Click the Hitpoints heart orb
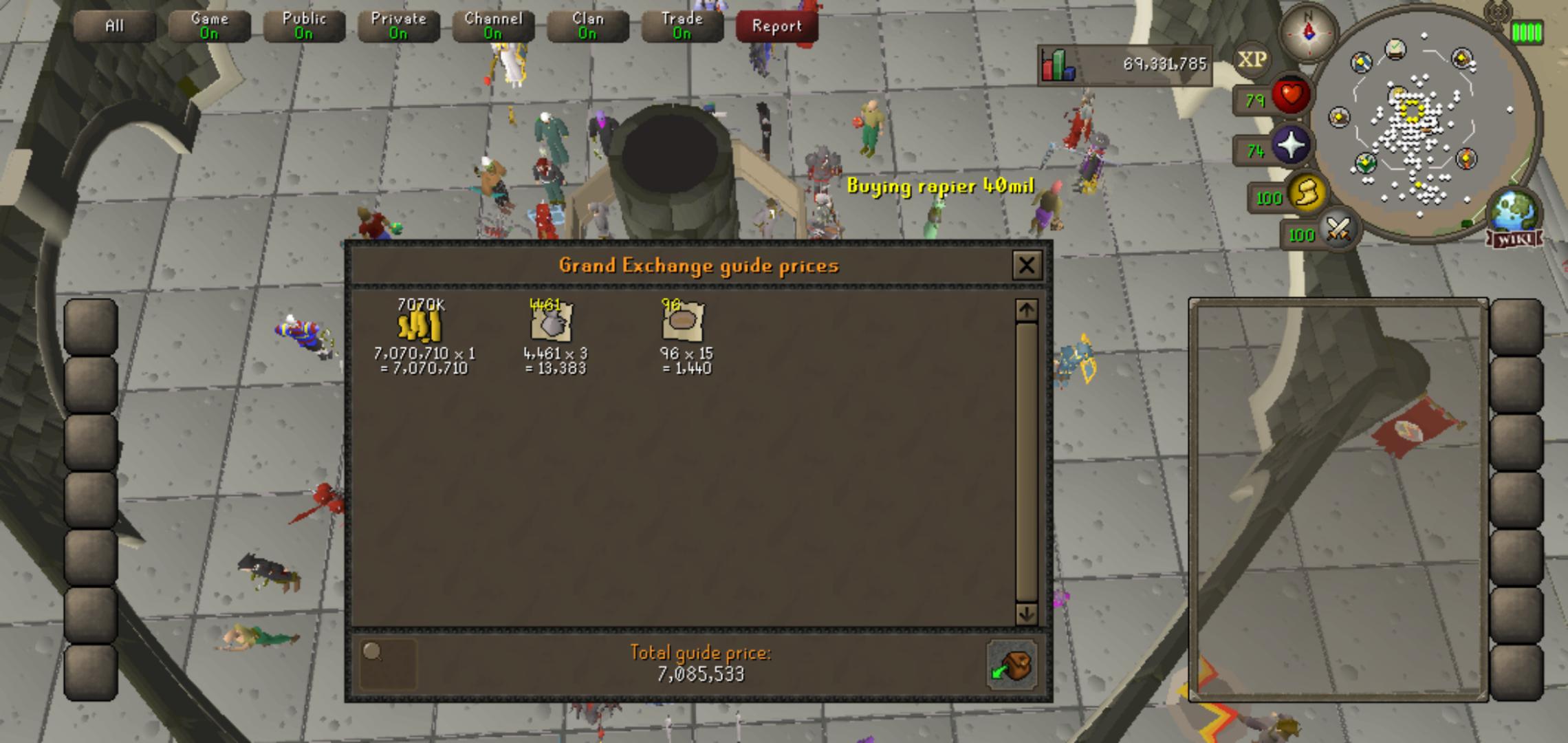1568x743 pixels. click(x=1291, y=94)
